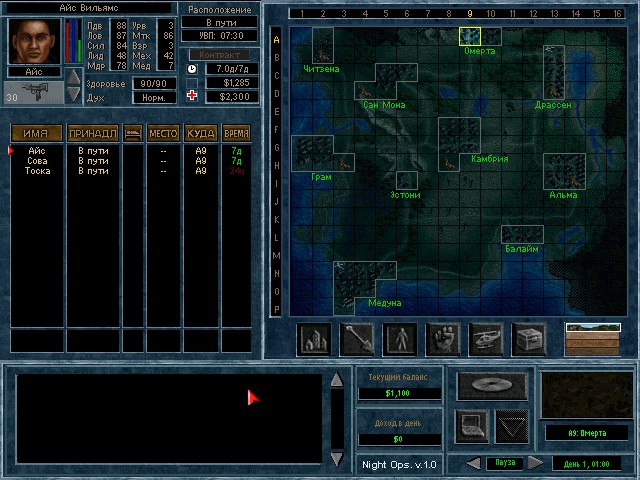Sort the roster by ВРЕМЯ column
This screenshot has height=480, width=640.
tap(236, 133)
